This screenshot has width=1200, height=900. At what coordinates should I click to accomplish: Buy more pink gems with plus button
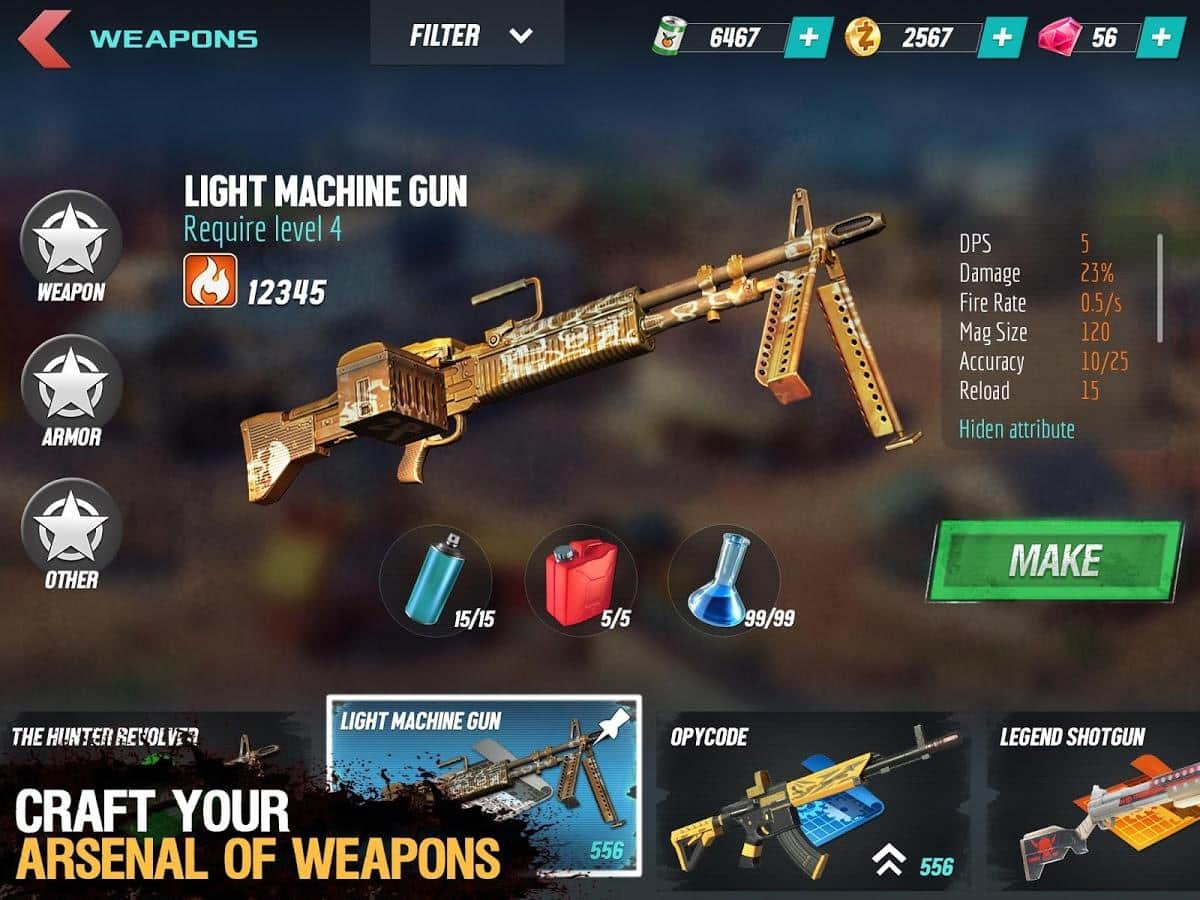pos(1160,38)
